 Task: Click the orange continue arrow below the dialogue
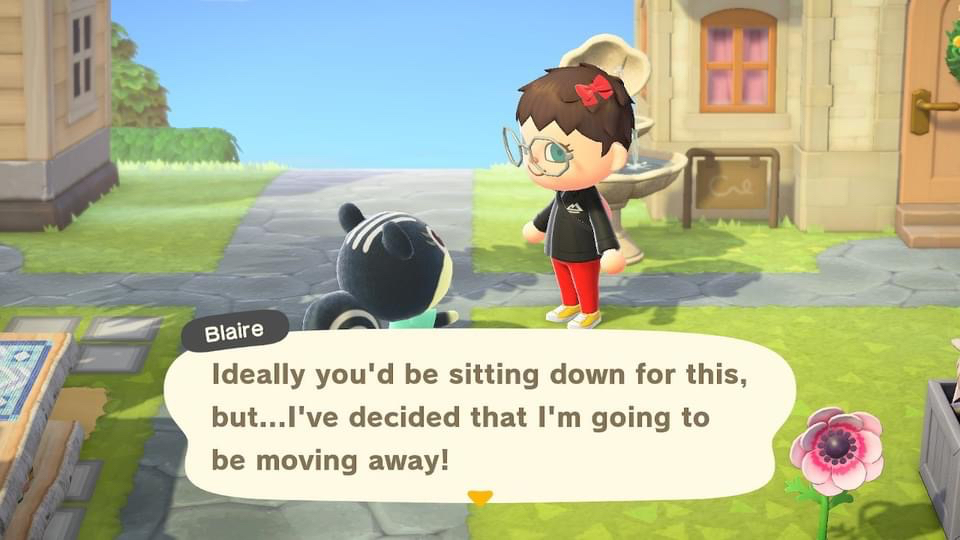pyautogui.click(x=480, y=497)
